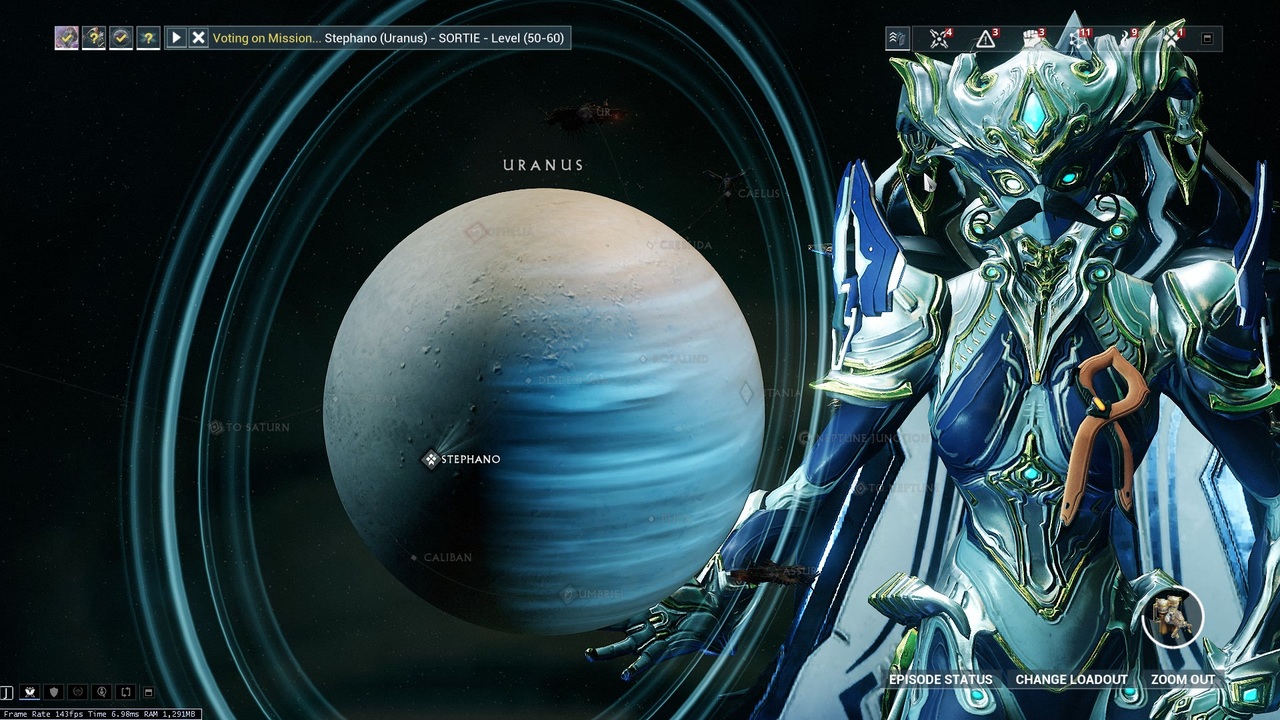Select the Stephano mission node
The image size is (1280, 720).
(x=431, y=459)
